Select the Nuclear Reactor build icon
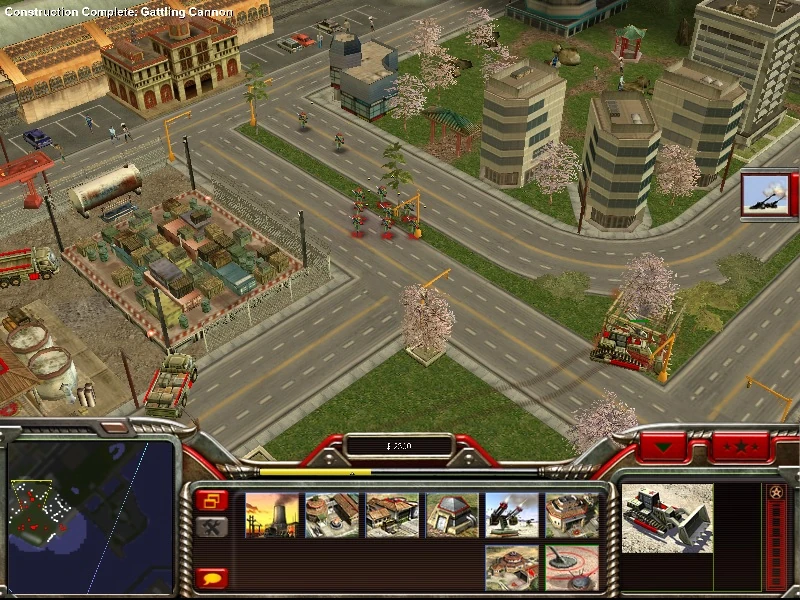 tap(272, 515)
